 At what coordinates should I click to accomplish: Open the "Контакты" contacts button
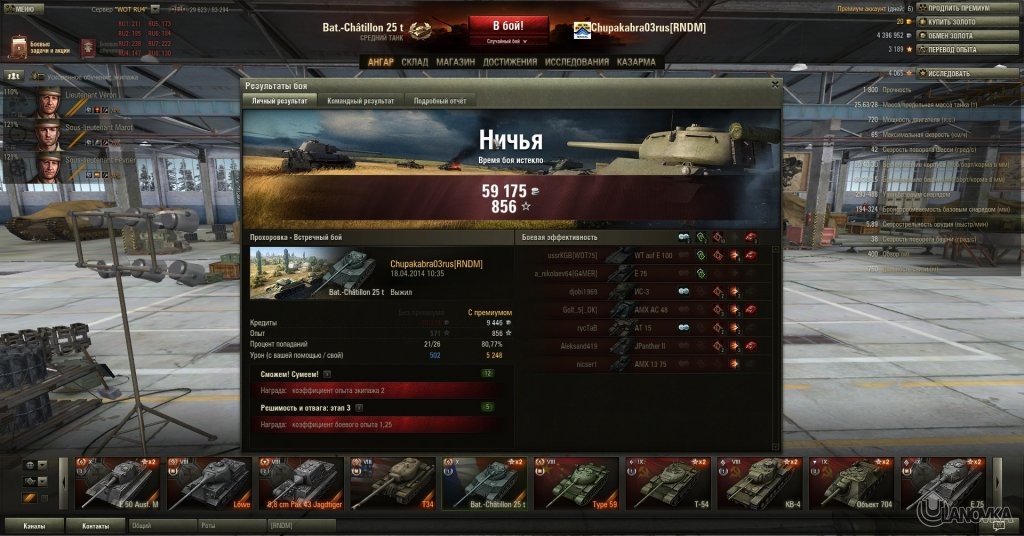pos(95,524)
